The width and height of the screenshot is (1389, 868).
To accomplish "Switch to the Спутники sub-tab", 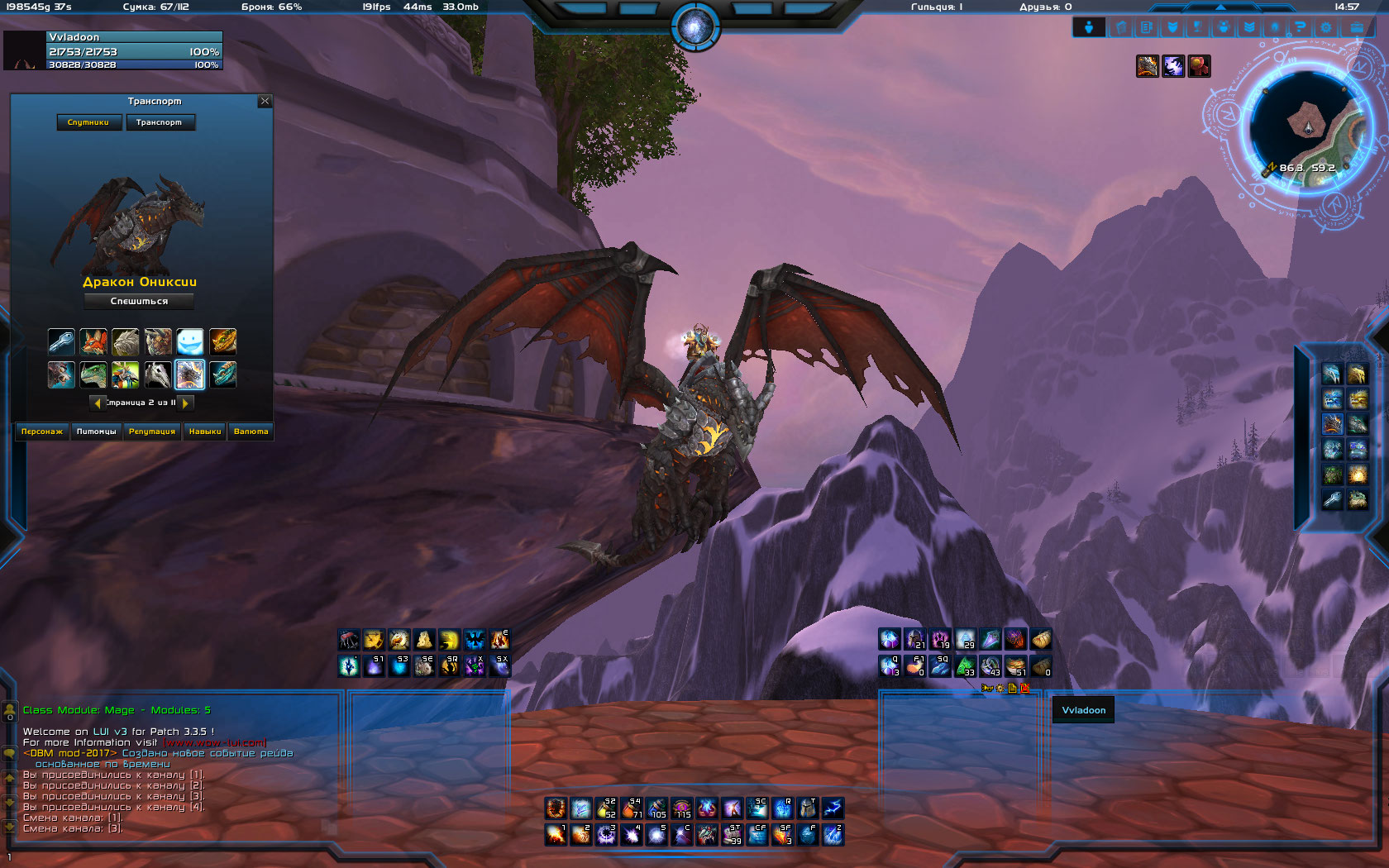I will click(88, 122).
